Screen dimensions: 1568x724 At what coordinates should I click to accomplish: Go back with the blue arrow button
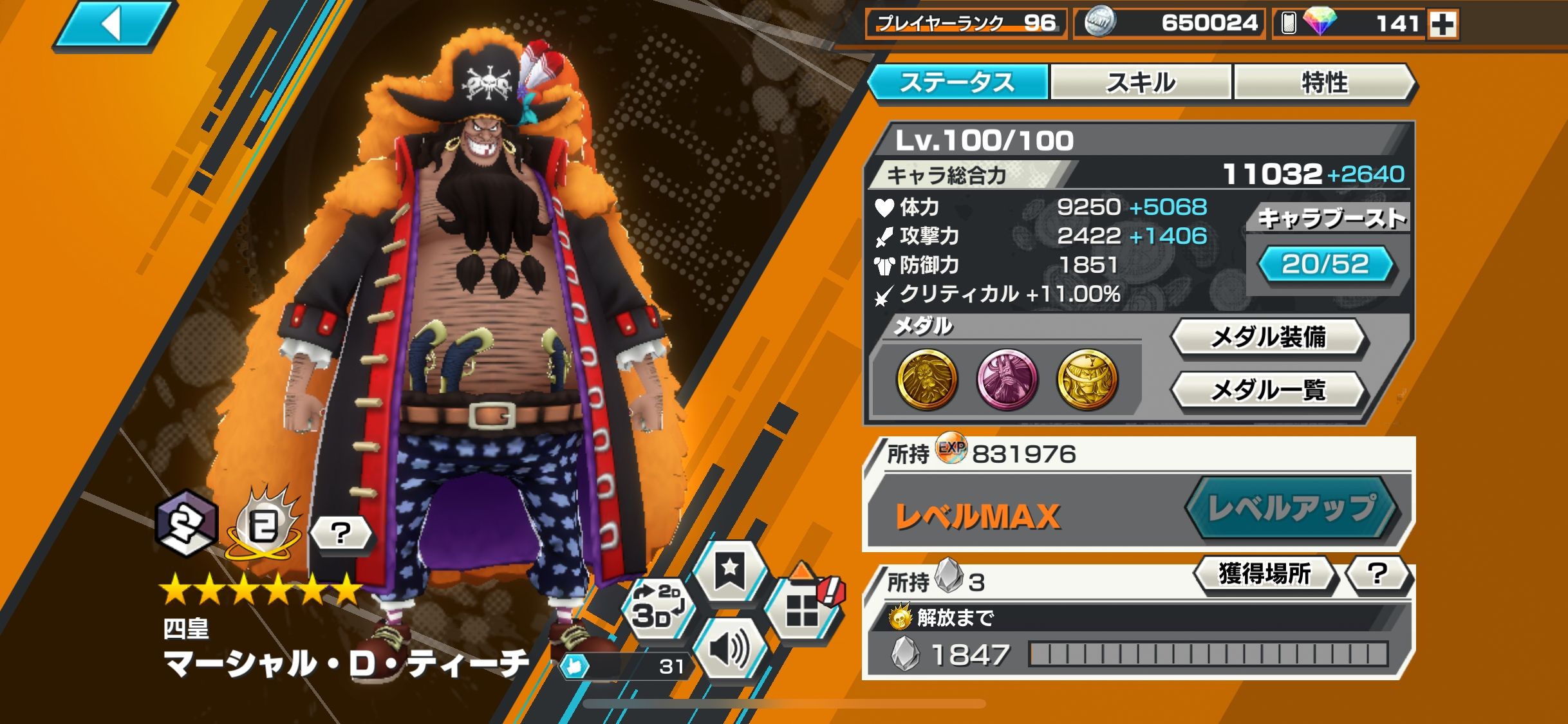point(114,24)
